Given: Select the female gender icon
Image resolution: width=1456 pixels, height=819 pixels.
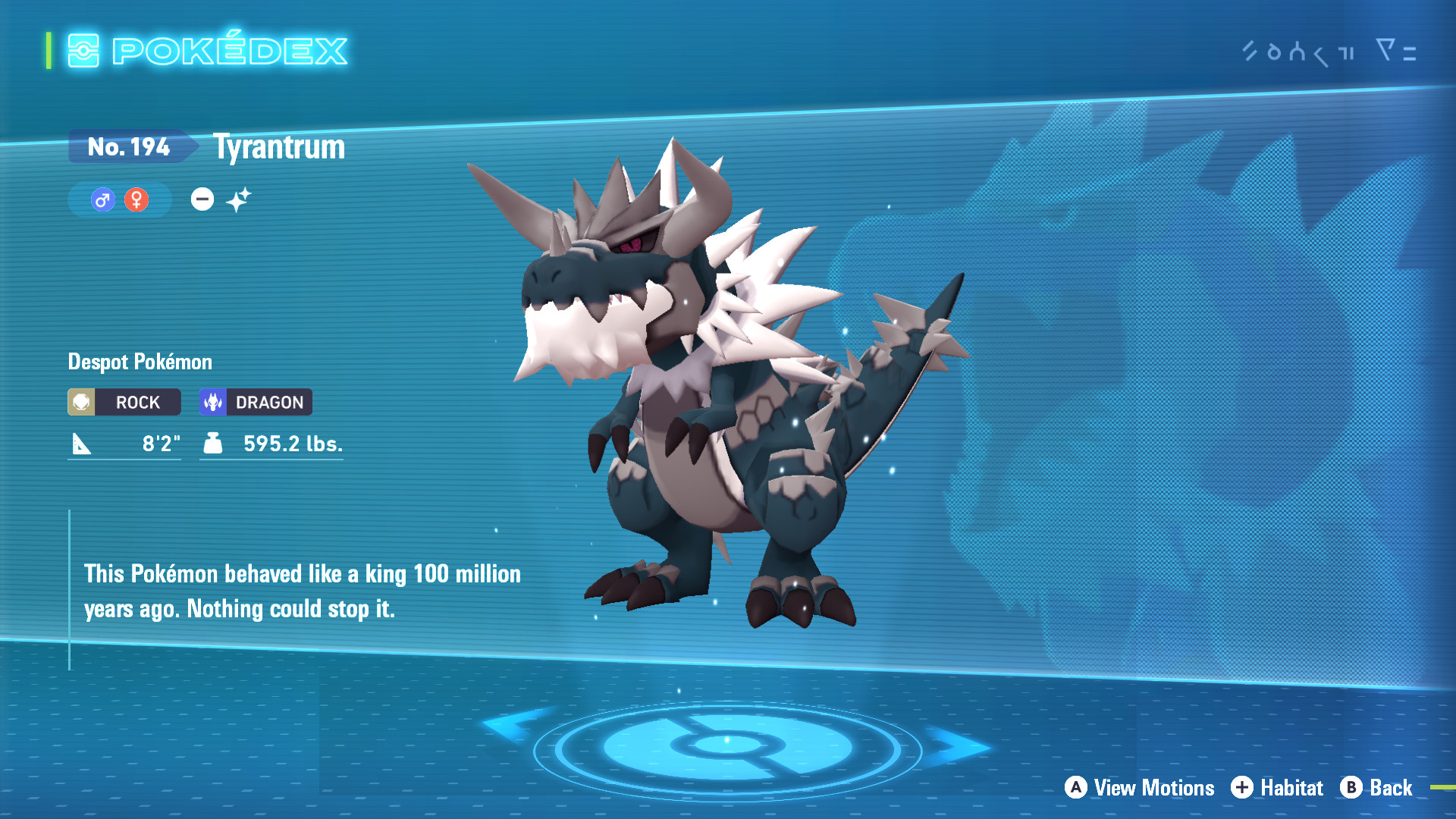Looking at the screenshot, I should pyautogui.click(x=136, y=200).
